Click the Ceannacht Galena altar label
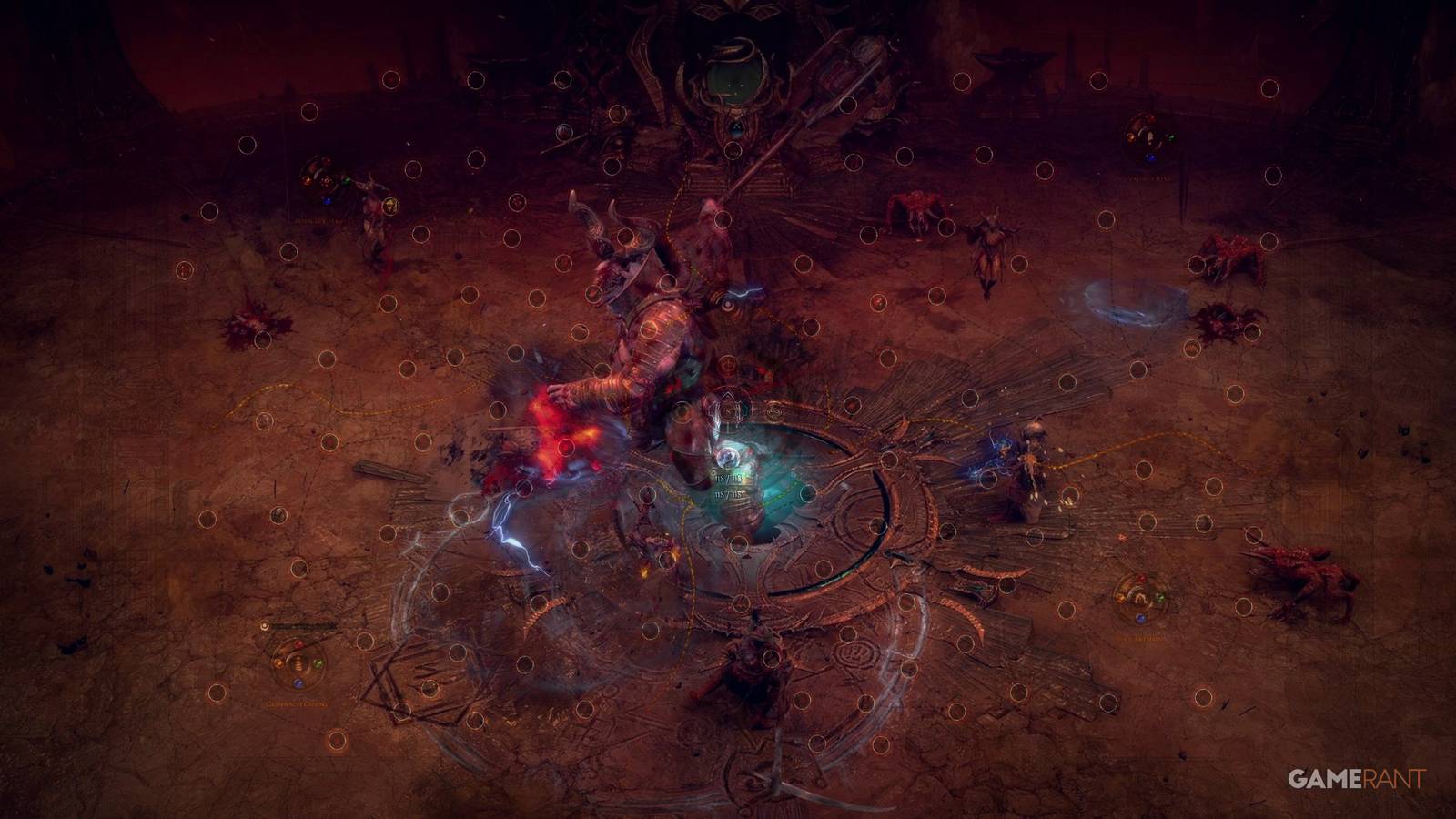This screenshot has height=819, width=1456. click(297, 703)
